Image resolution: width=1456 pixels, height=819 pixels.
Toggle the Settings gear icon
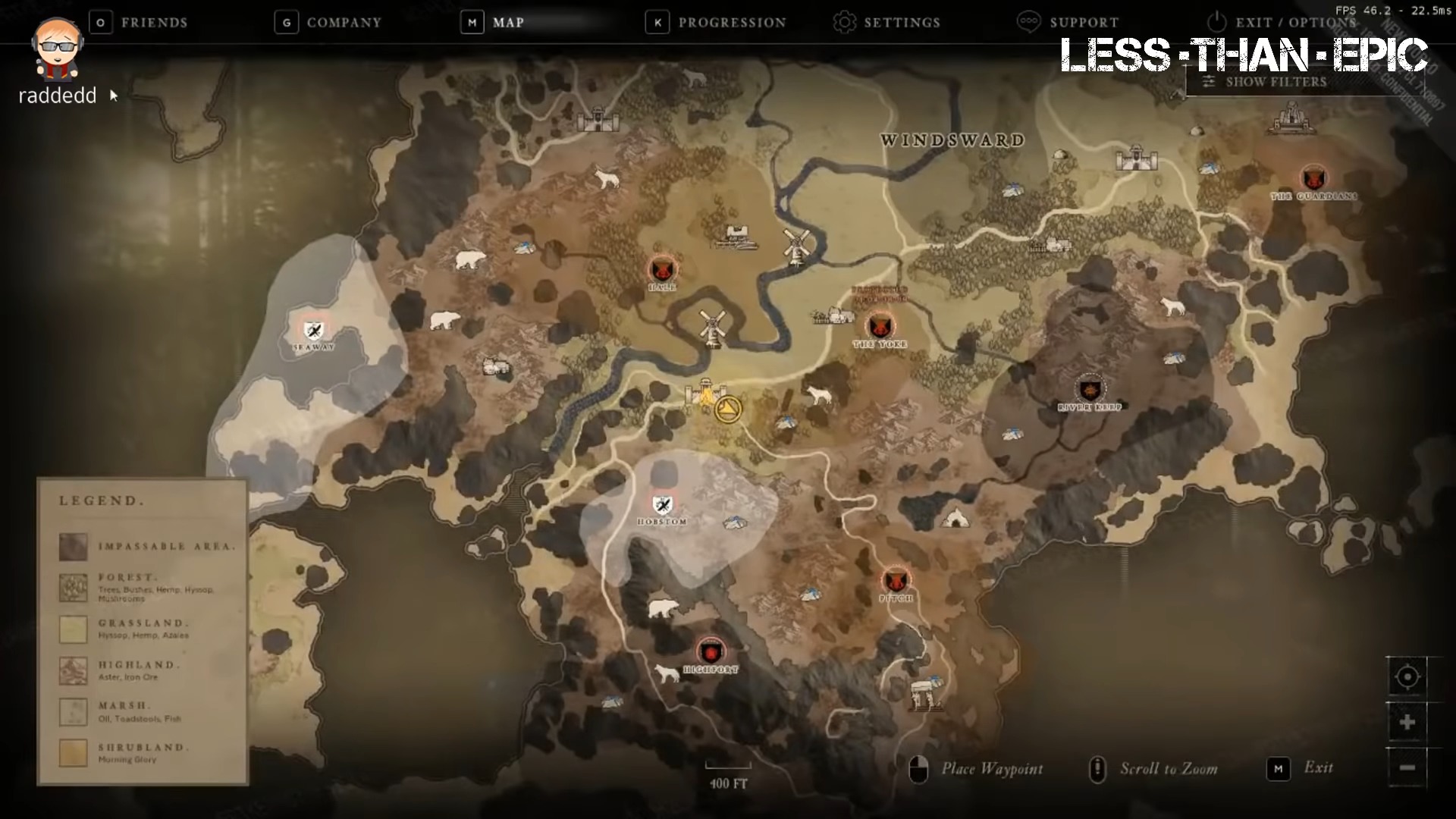[845, 23]
